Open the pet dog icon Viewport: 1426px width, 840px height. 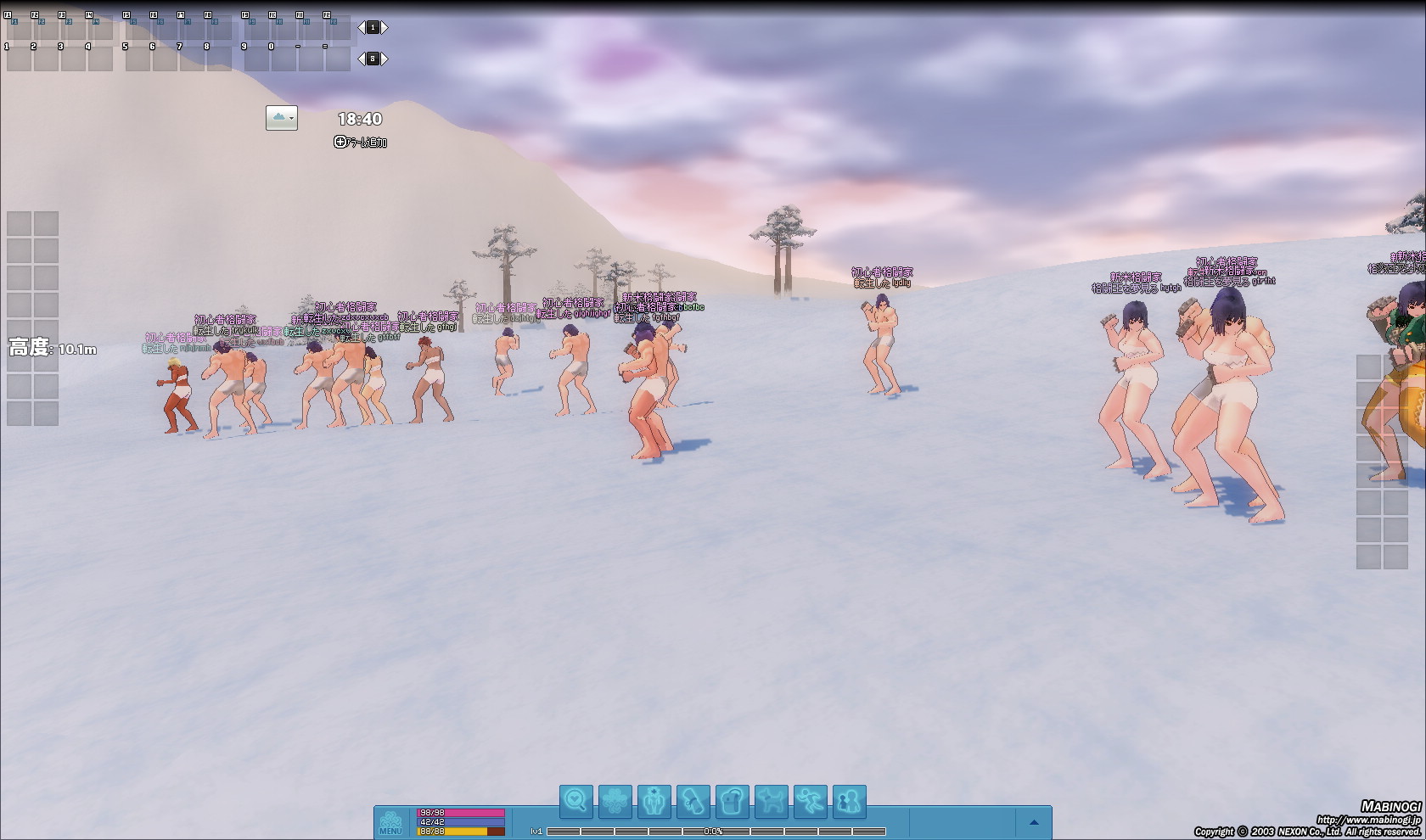[771, 801]
